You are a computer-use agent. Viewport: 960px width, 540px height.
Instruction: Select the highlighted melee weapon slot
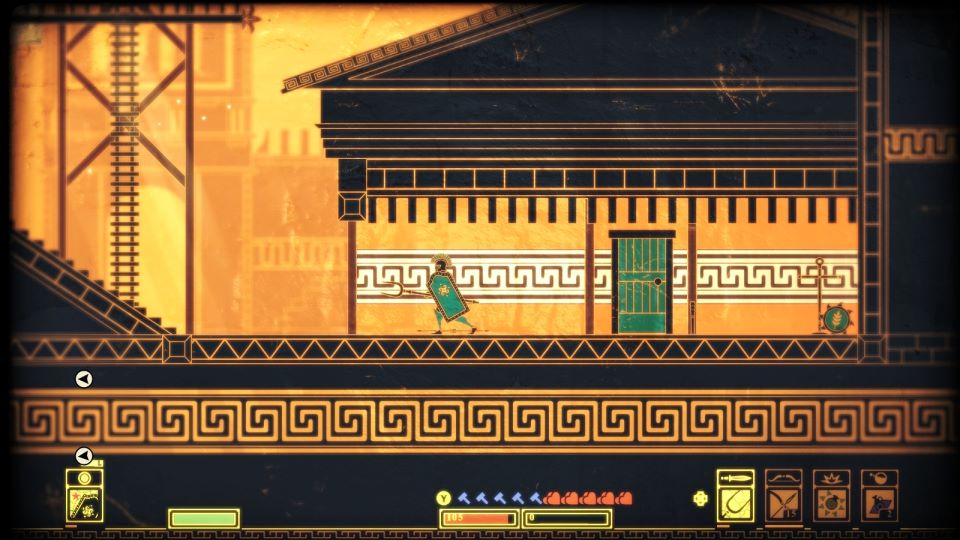pyautogui.click(x=736, y=497)
